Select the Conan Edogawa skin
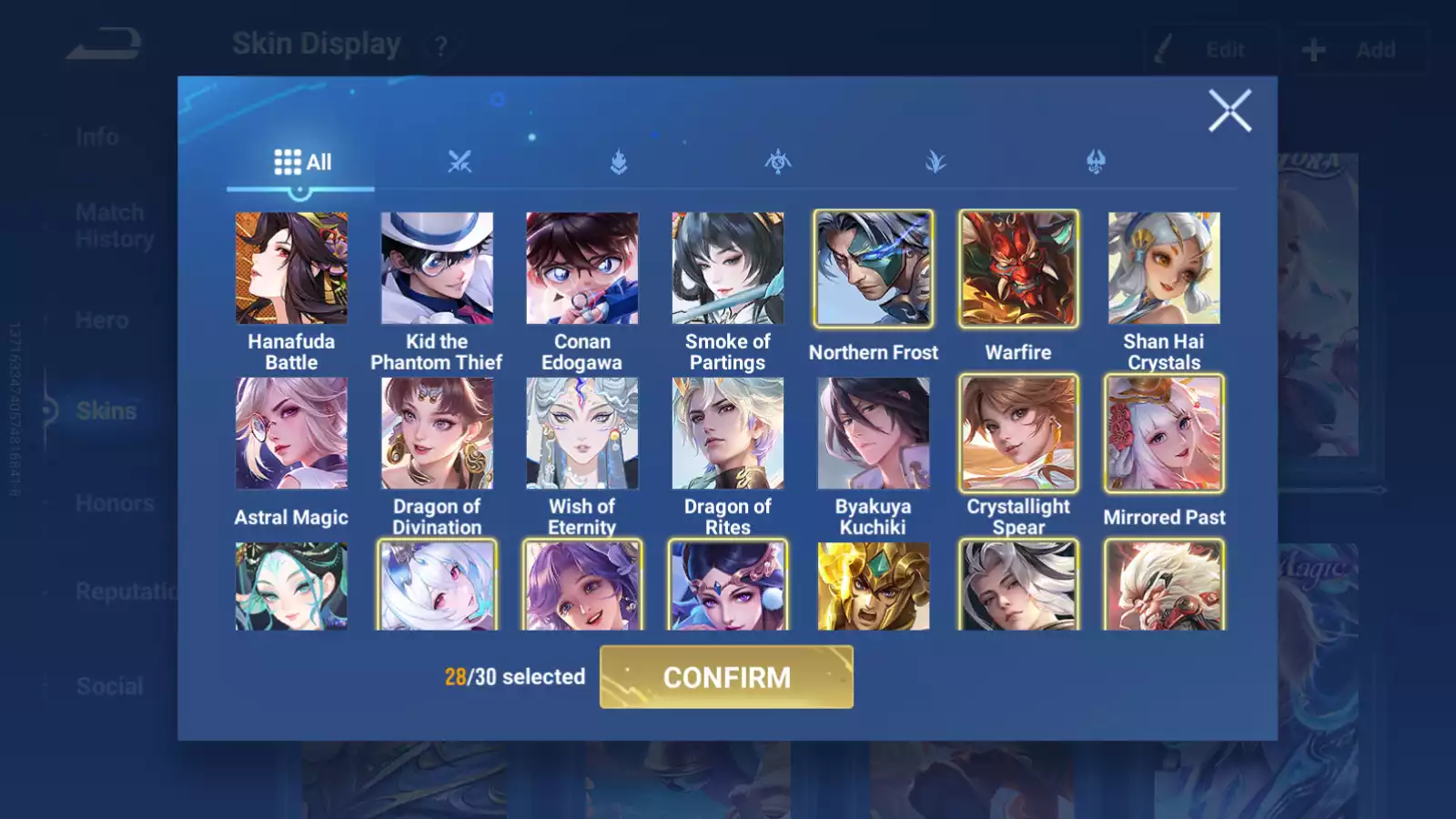Viewport: 1456px width, 819px height. tap(582, 269)
